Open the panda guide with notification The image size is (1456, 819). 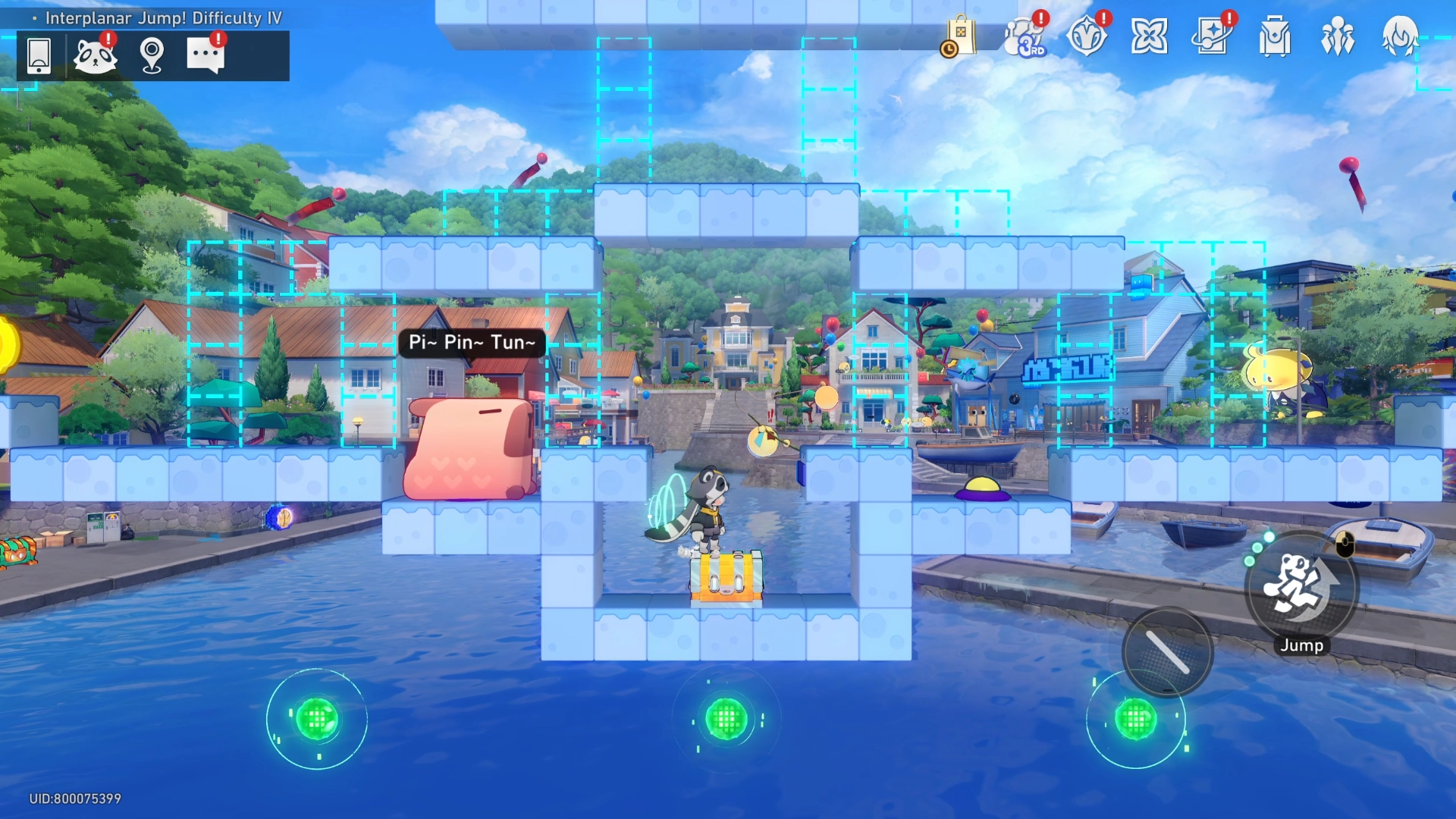(x=96, y=55)
